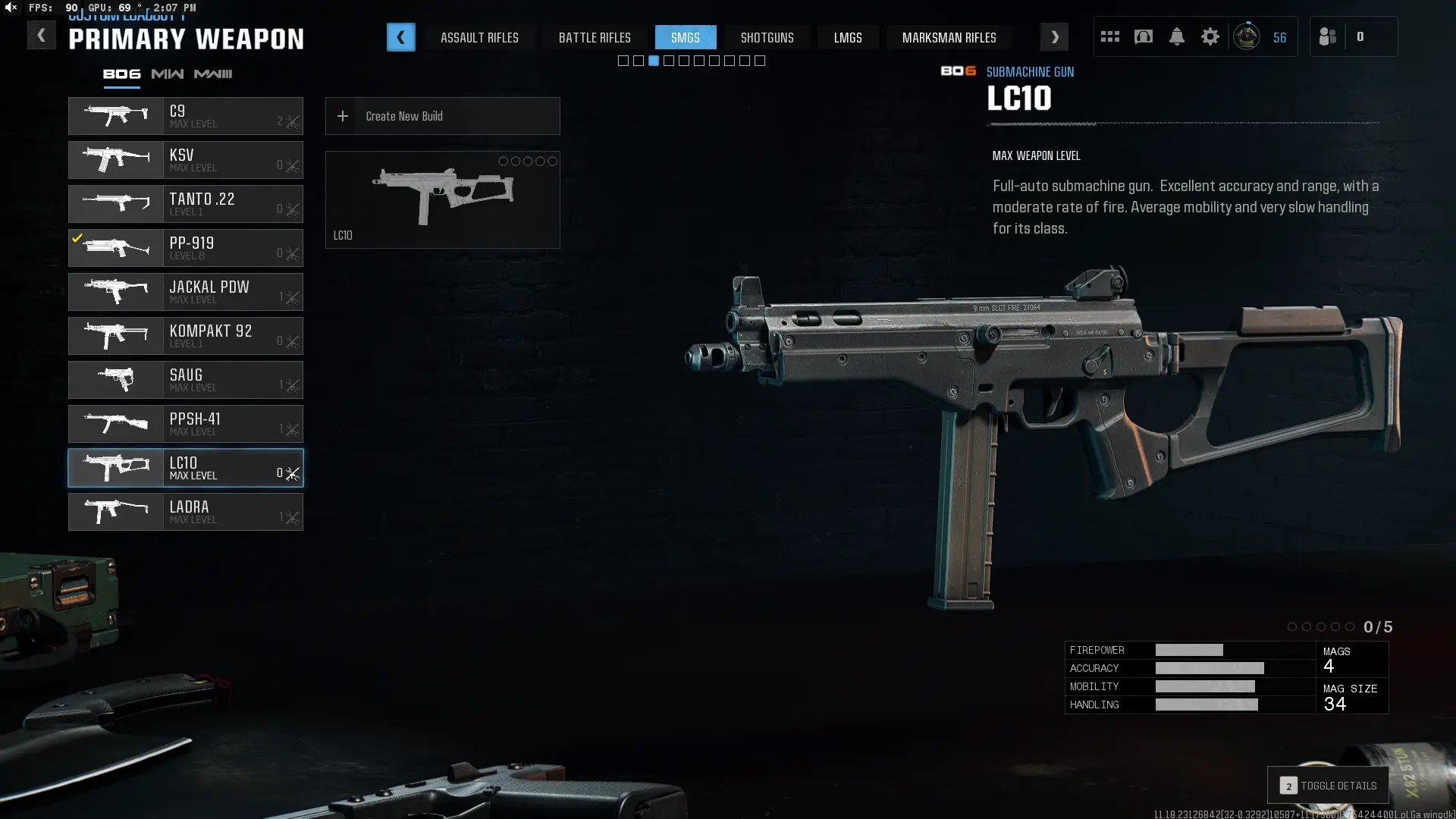Open the Battle Rifles category
Image resolution: width=1456 pixels, height=819 pixels.
[595, 37]
